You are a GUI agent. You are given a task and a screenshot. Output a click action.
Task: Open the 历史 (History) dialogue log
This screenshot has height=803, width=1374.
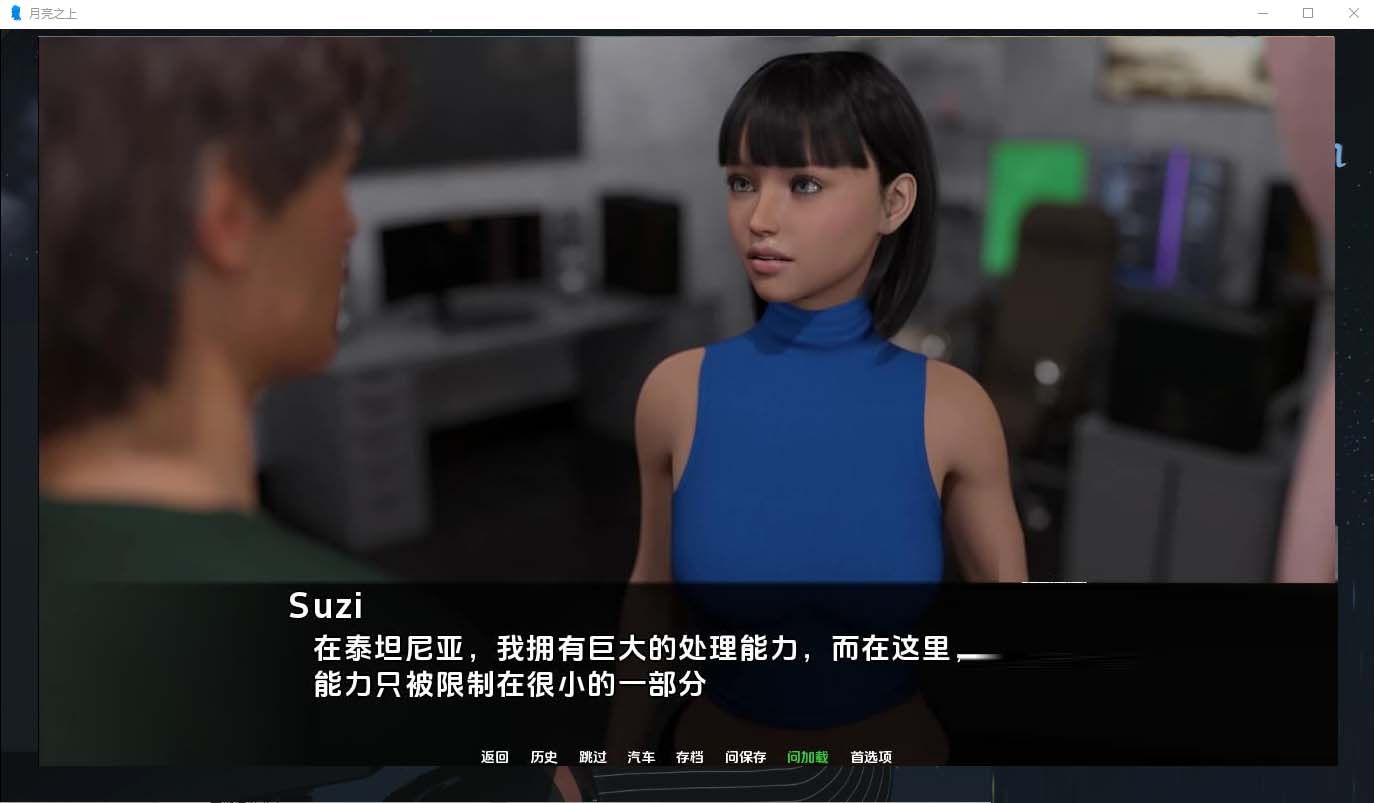click(544, 757)
